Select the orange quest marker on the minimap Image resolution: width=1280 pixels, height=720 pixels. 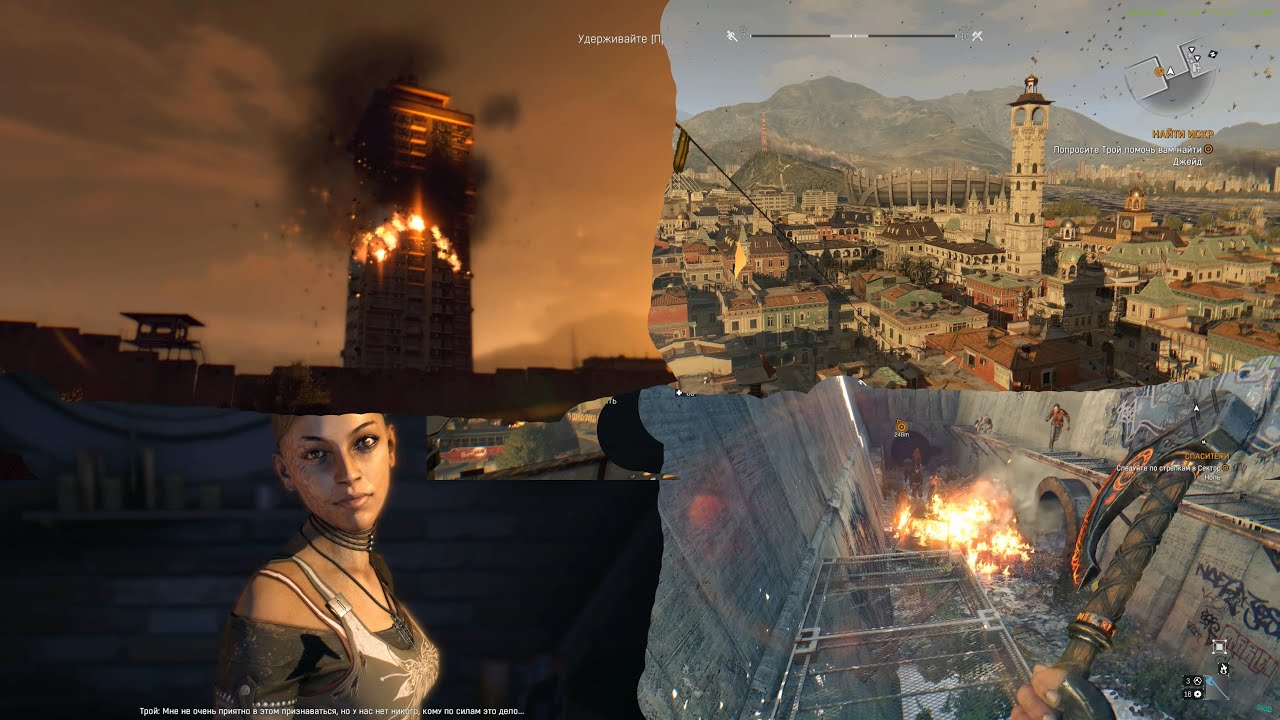(x=1160, y=72)
